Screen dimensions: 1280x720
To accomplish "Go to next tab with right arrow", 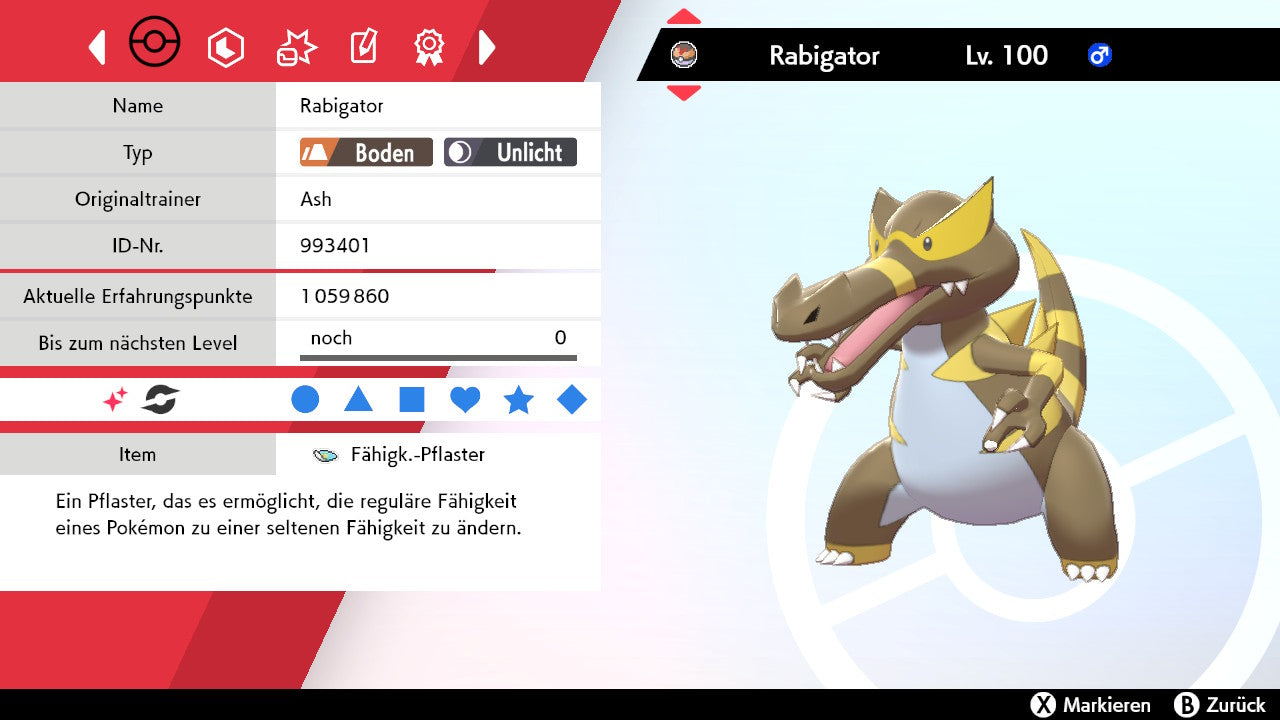I will (x=487, y=47).
